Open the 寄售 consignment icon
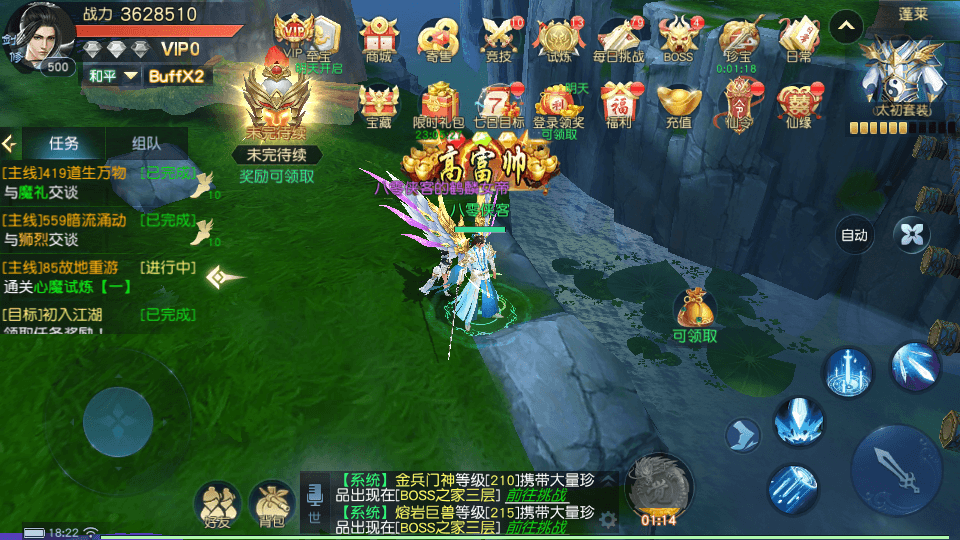 (x=438, y=40)
